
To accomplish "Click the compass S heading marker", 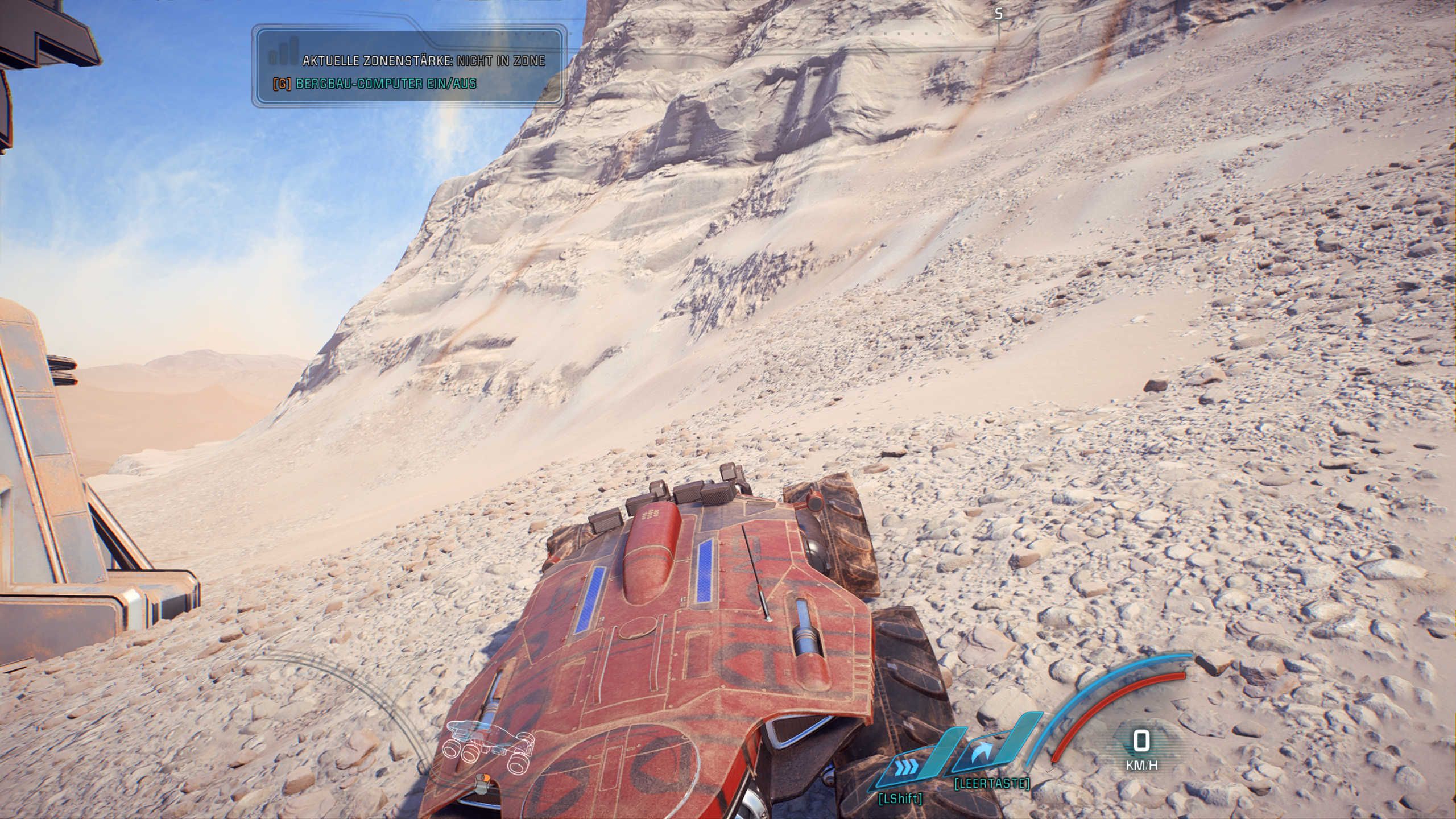I will pos(999,14).
